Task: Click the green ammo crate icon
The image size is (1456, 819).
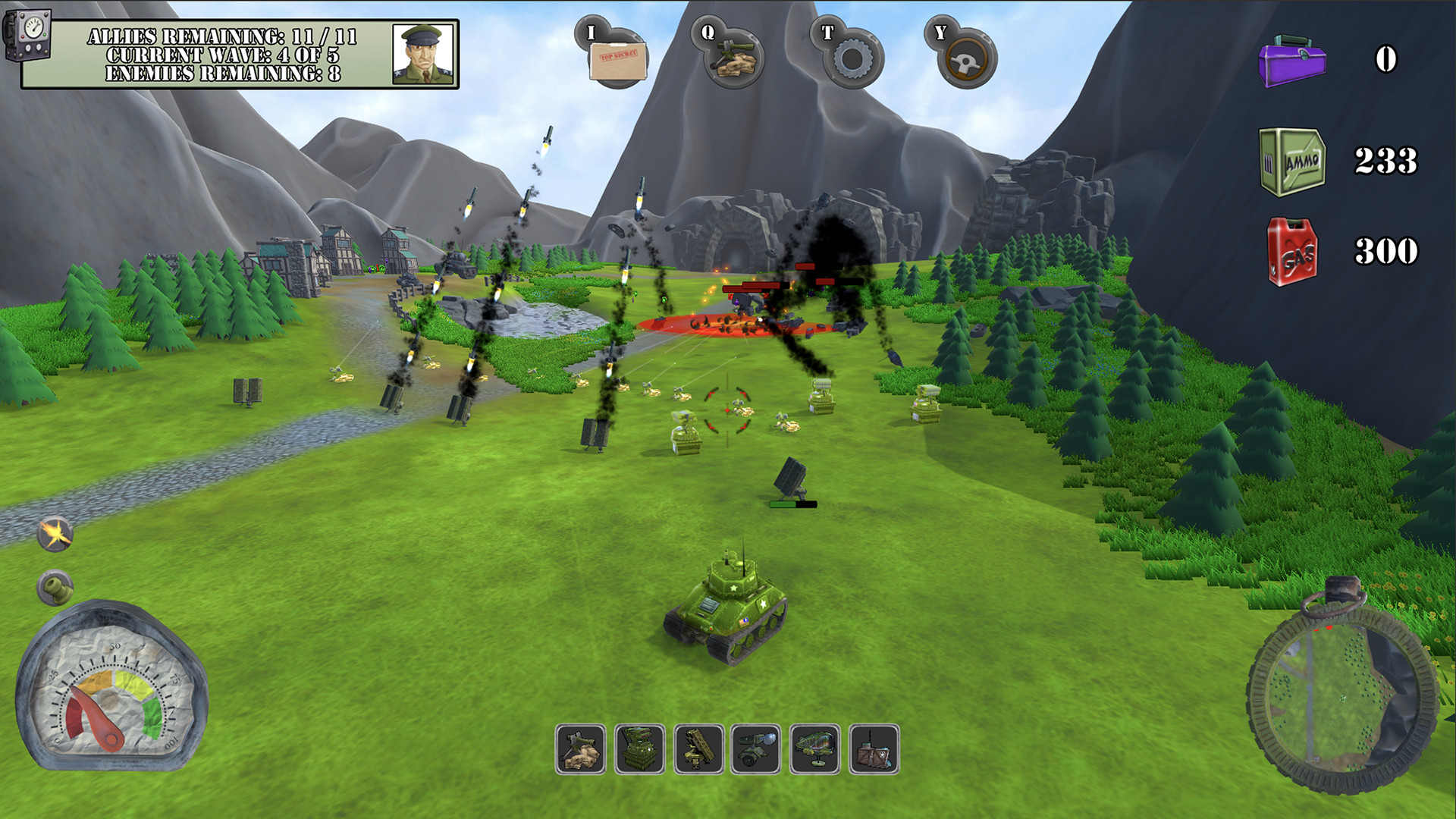Action: (1292, 162)
